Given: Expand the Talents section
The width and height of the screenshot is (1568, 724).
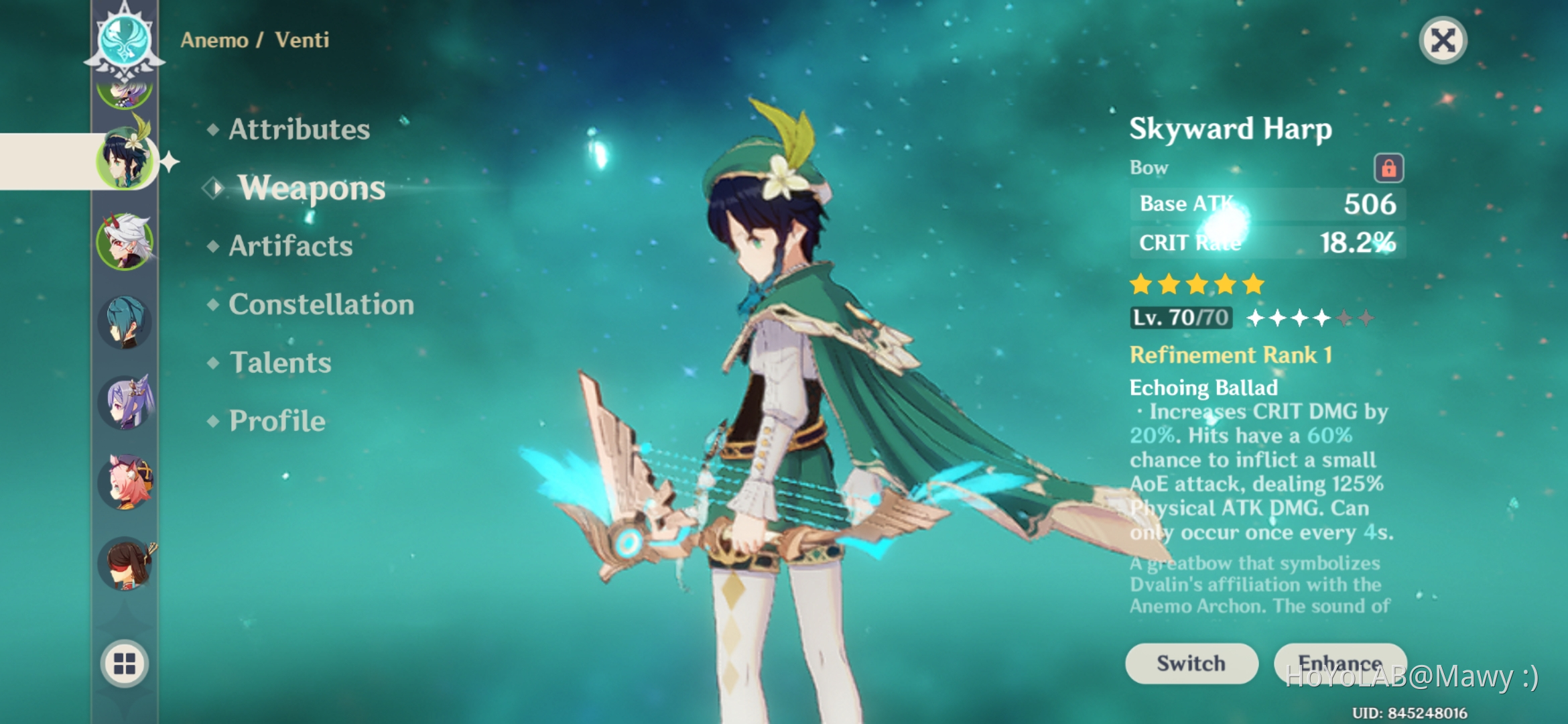Looking at the screenshot, I should 280,363.
